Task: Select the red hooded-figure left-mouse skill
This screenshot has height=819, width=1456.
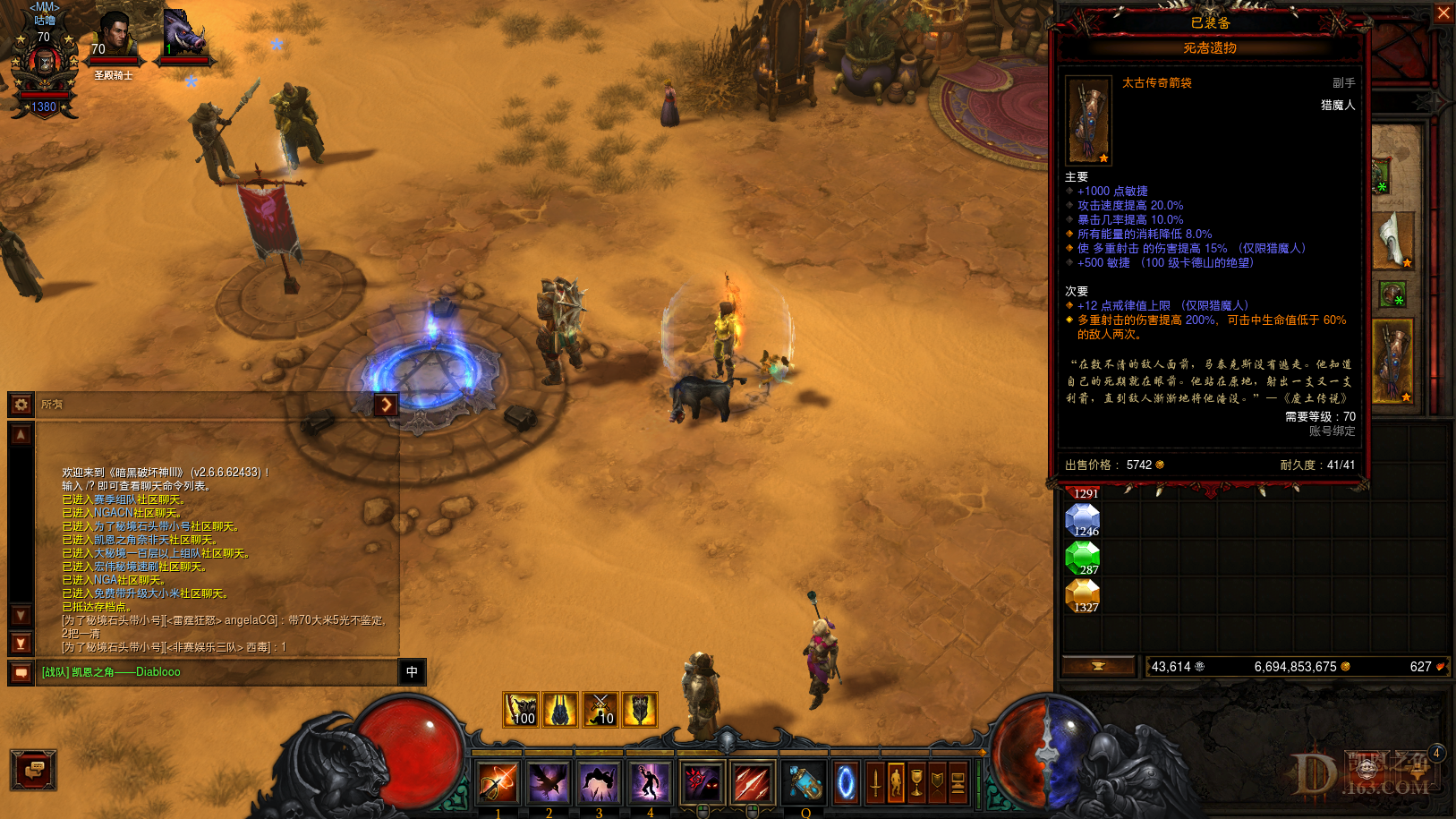Action: pos(702,783)
